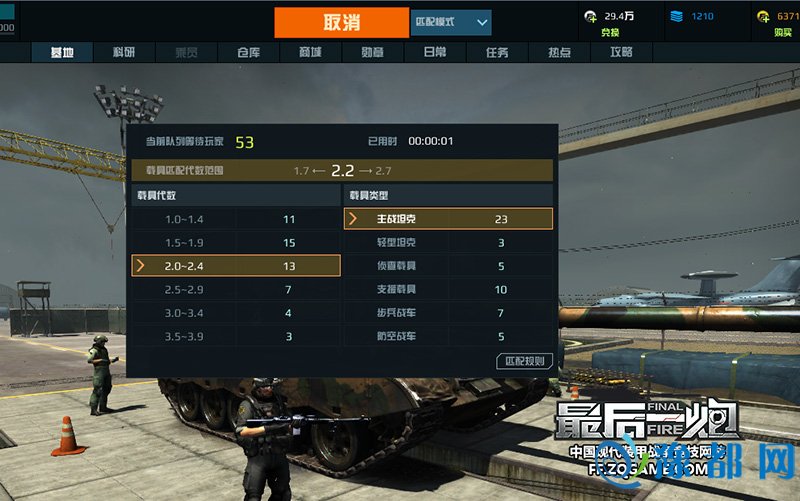This screenshot has height=501, width=800.
Task: Open the 攻略 guide tab
Action: (621, 52)
